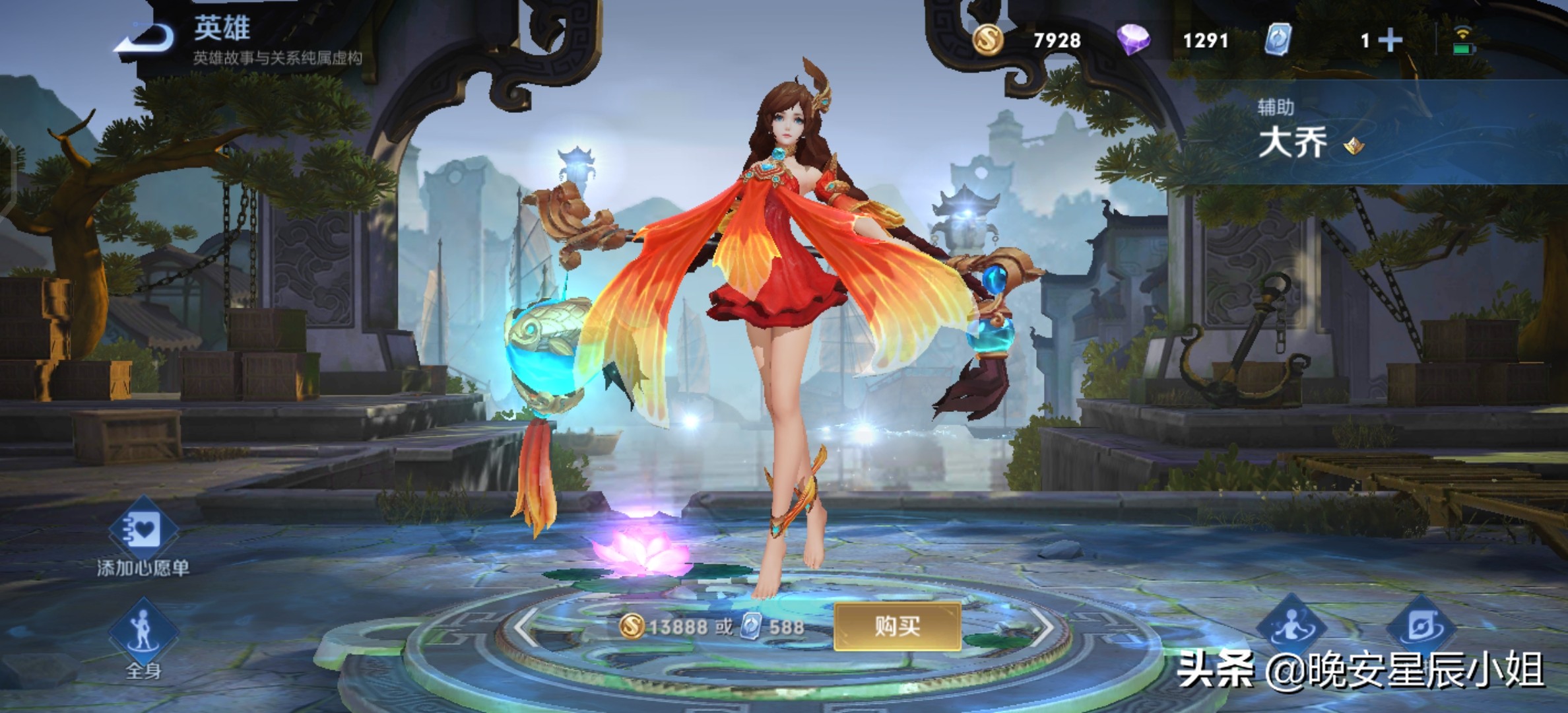
Task: Show the next hero with right arrow
Action: 1041,626
